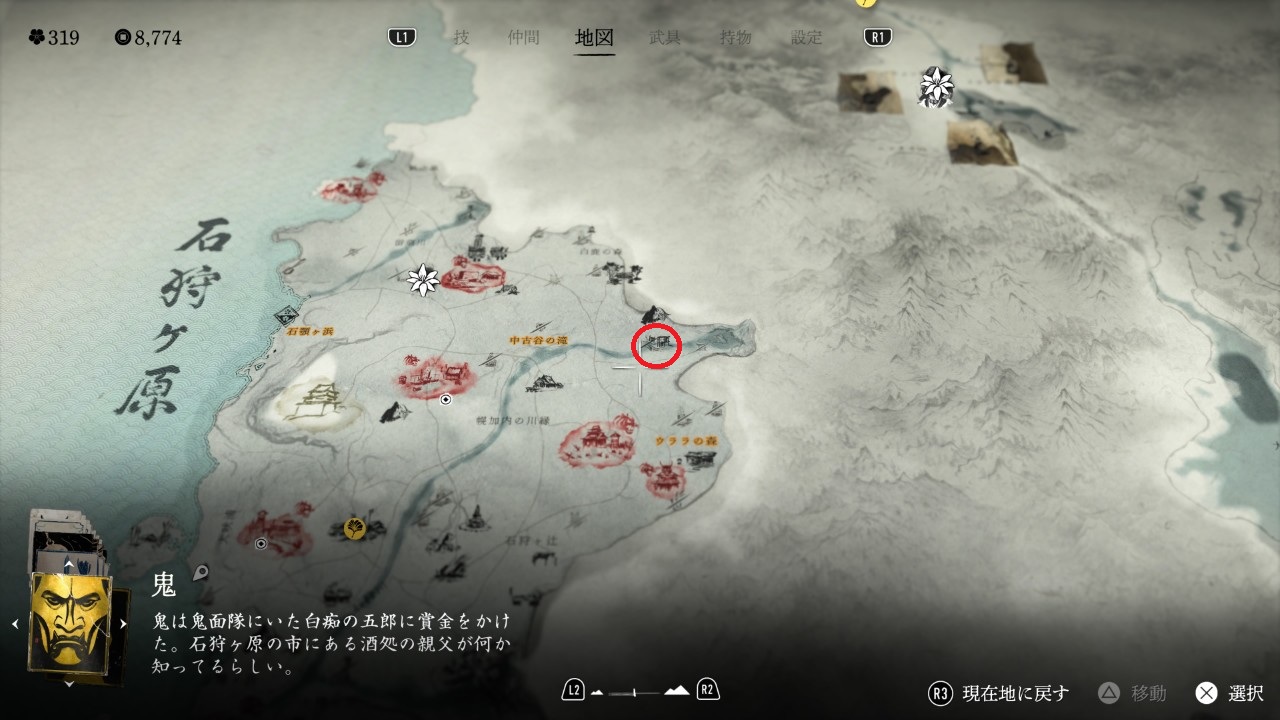1280x720 pixels.
Task: Select the 中吉谷の滝 location label
Action: (x=538, y=340)
